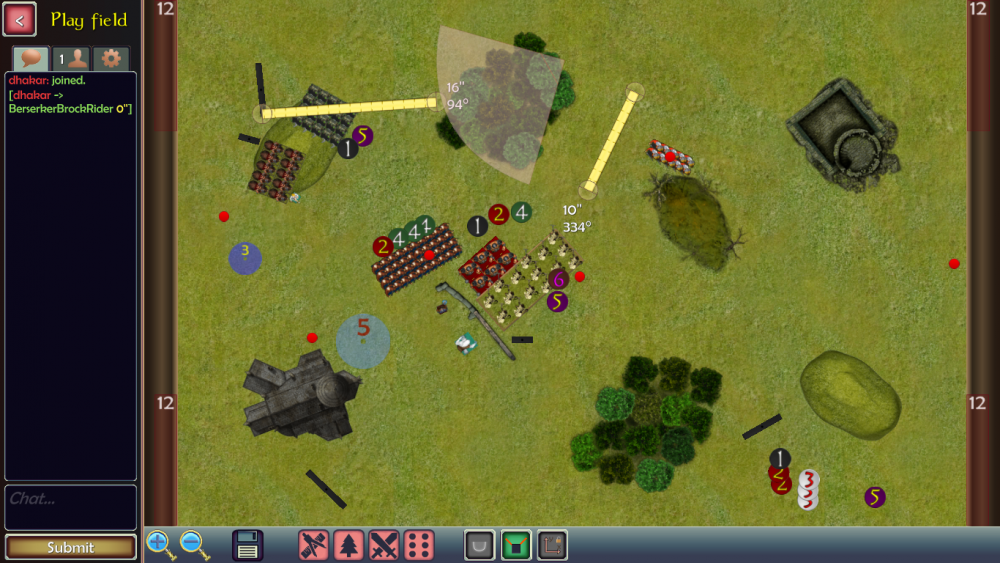
Task: Save the game with the floppy disk icon
Action: point(248,545)
